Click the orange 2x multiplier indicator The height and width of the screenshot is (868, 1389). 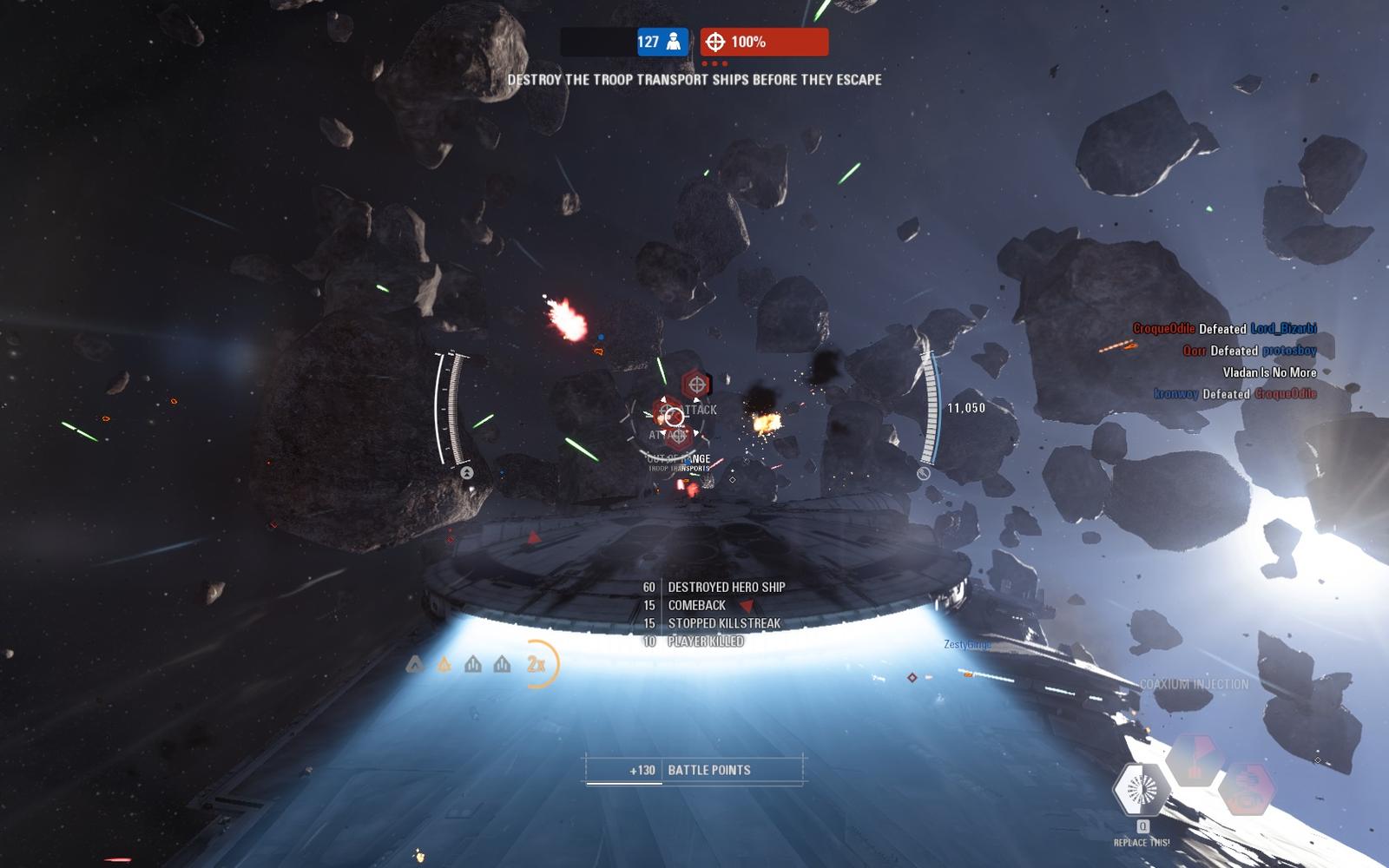(x=537, y=665)
